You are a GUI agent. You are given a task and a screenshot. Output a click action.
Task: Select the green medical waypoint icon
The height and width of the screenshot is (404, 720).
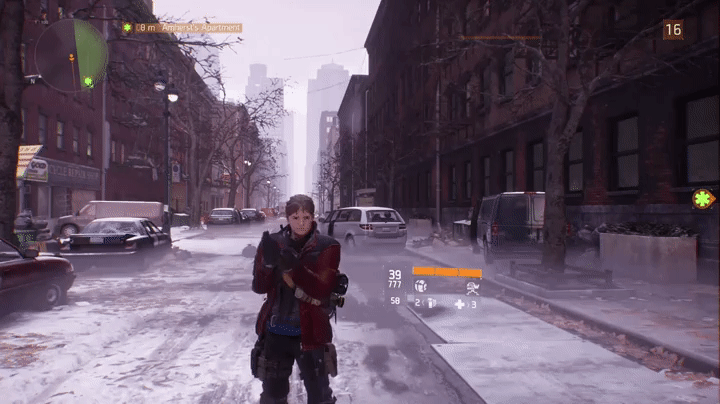(703, 199)
